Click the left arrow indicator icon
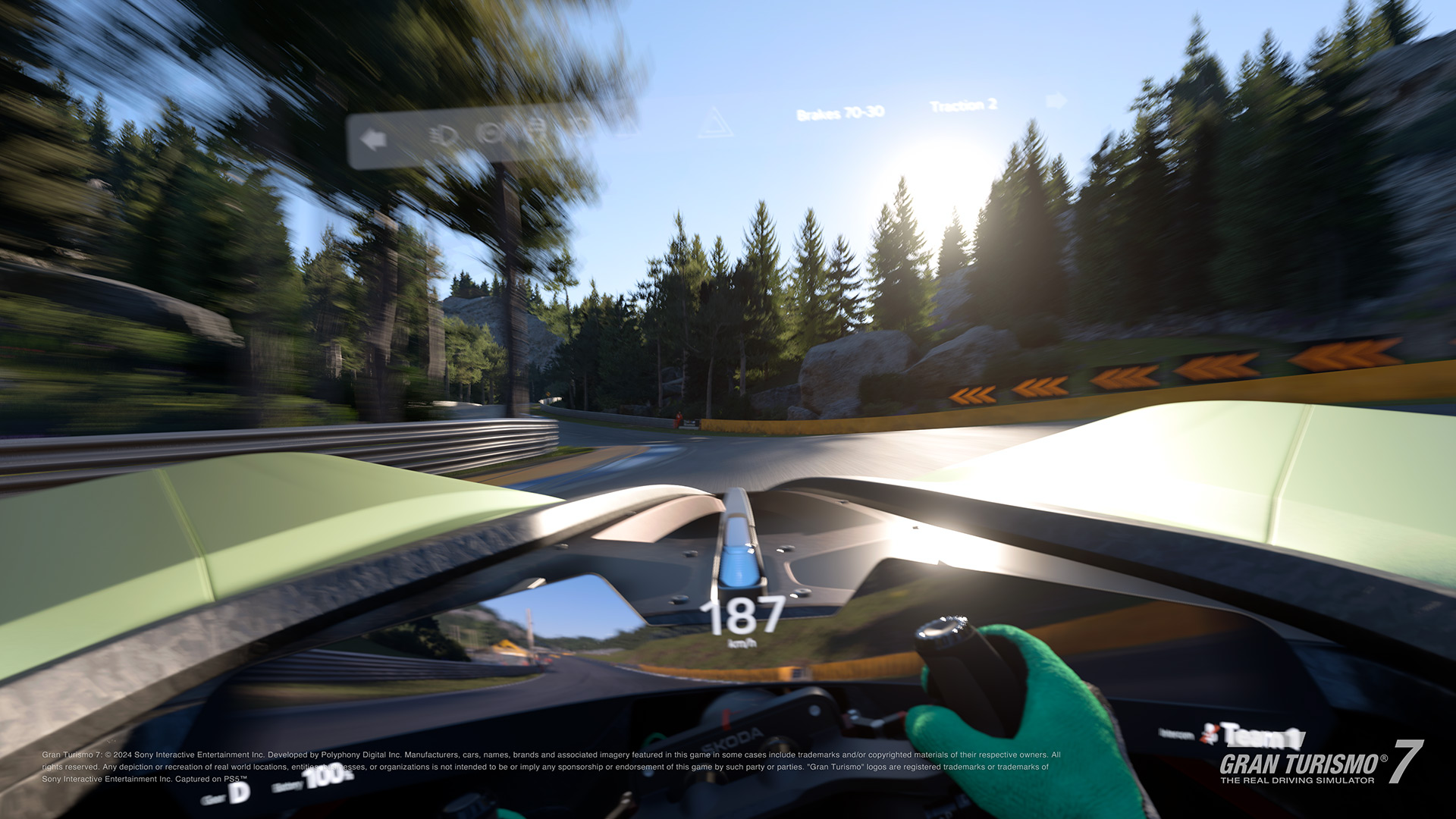This screenshot has width=1456, height=819. pyautogui.click(x=372, y=138)
